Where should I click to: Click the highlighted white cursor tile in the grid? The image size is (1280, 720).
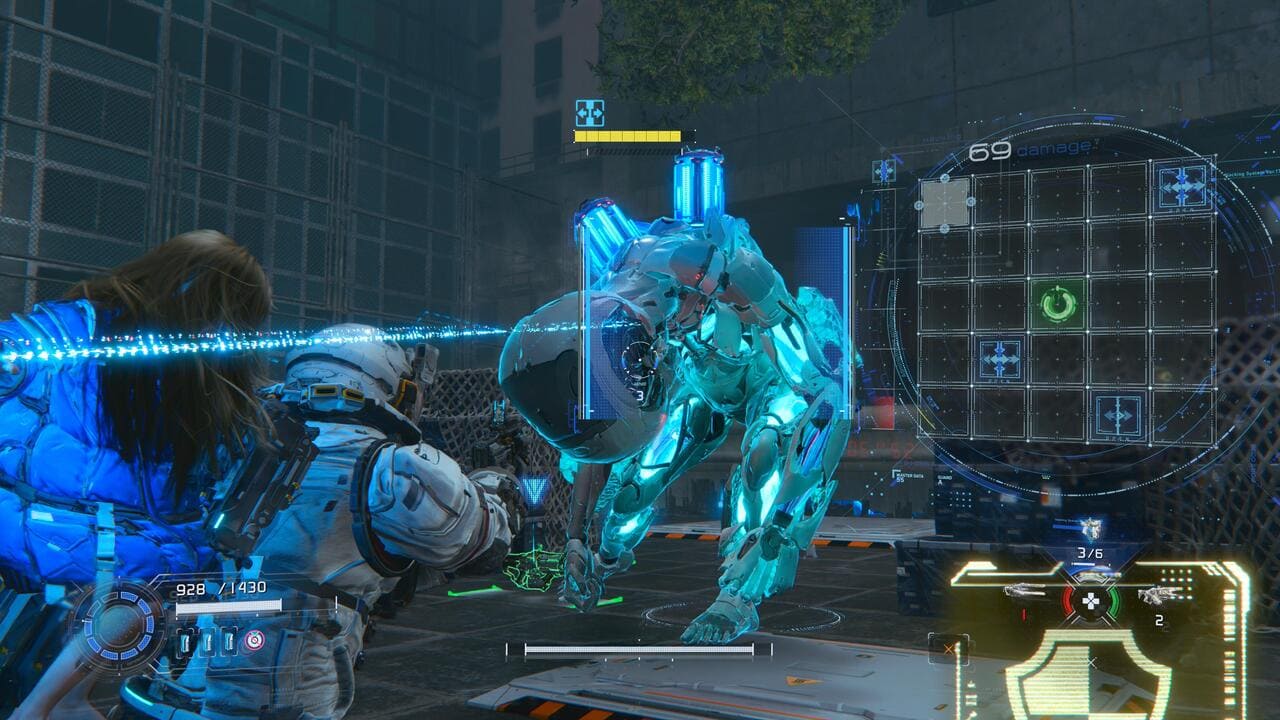tap(944, 203)
